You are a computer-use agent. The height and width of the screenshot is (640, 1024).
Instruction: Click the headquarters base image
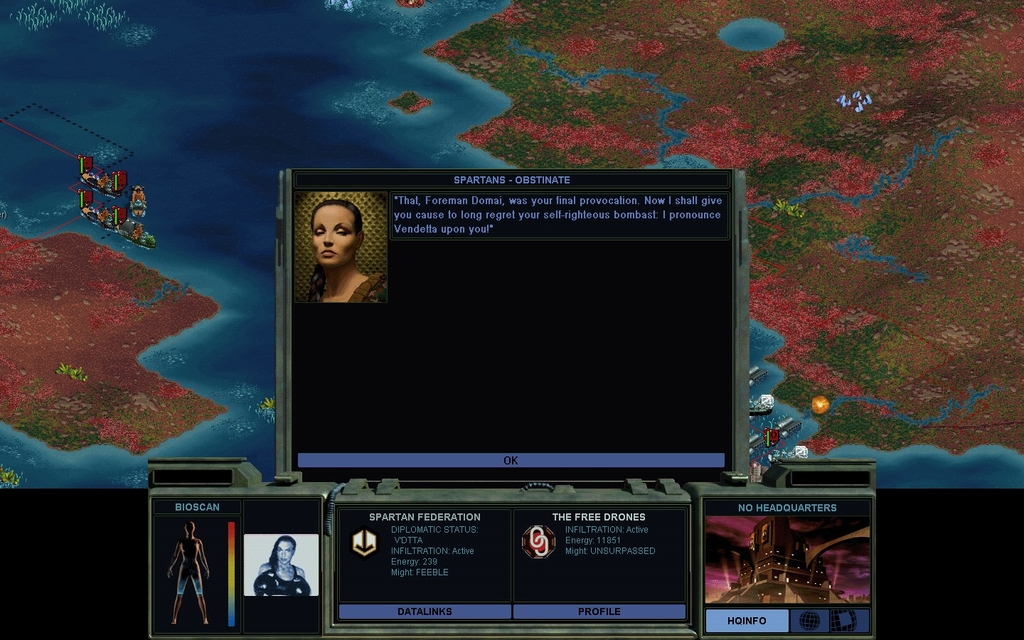(787, 560)
